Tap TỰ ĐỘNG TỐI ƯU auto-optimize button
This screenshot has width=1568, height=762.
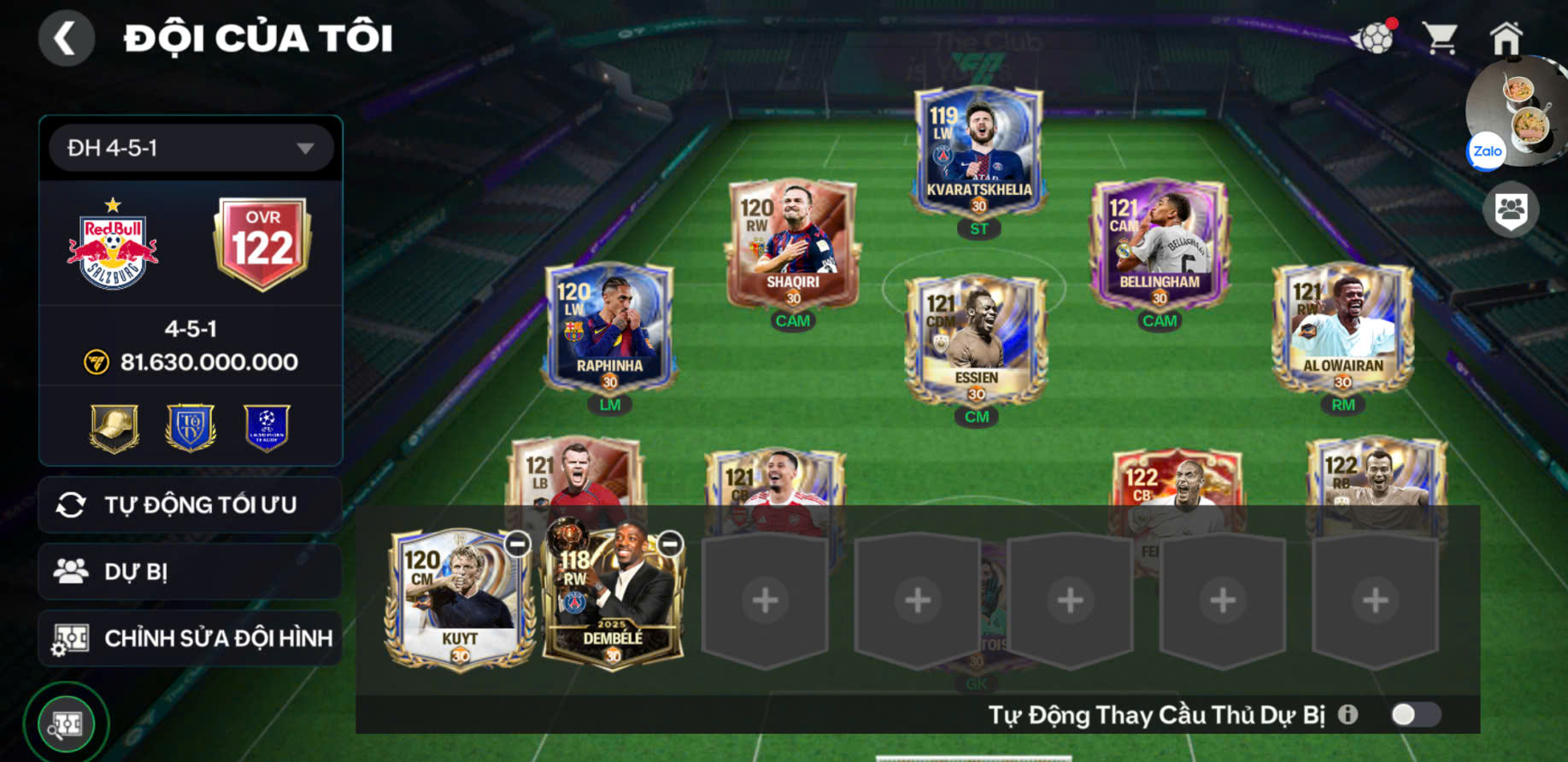coord(191,505)
